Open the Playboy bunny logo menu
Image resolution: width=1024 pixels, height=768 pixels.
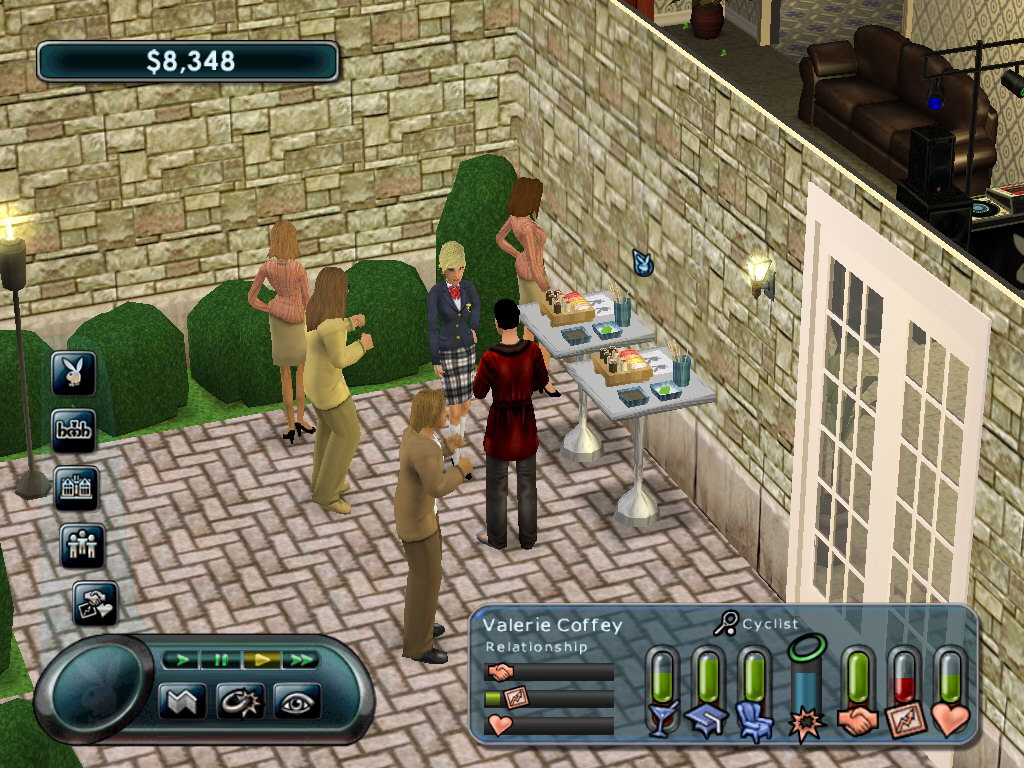tap(74, 374)
